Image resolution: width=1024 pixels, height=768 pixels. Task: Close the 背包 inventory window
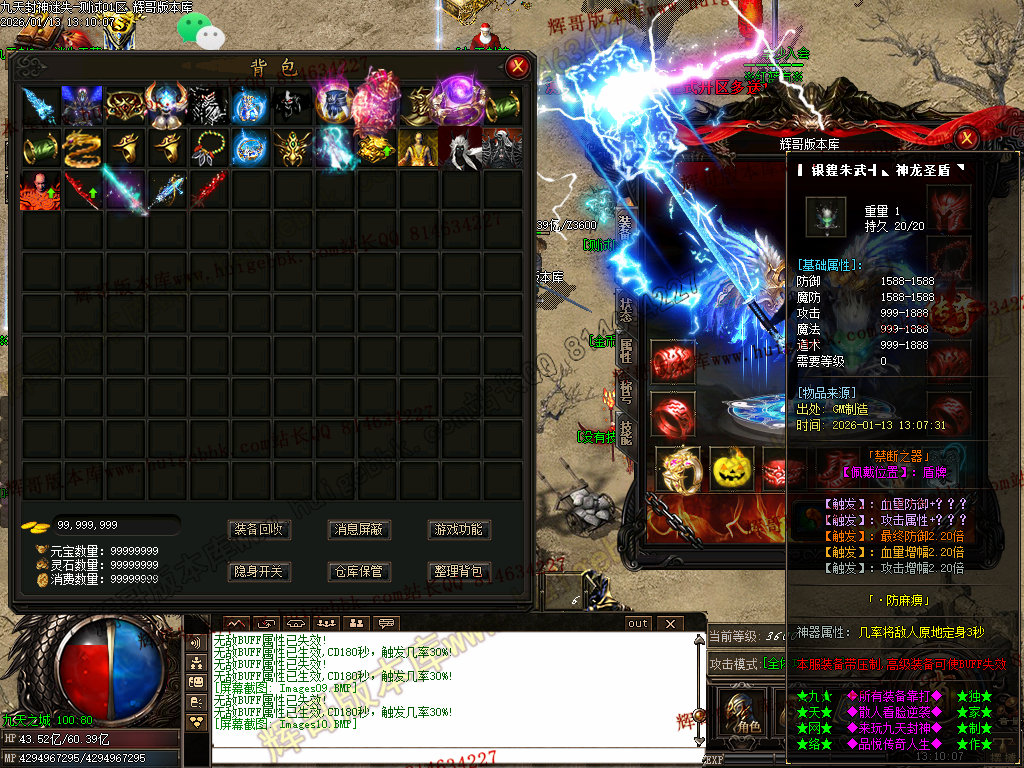tap(517, 67)
